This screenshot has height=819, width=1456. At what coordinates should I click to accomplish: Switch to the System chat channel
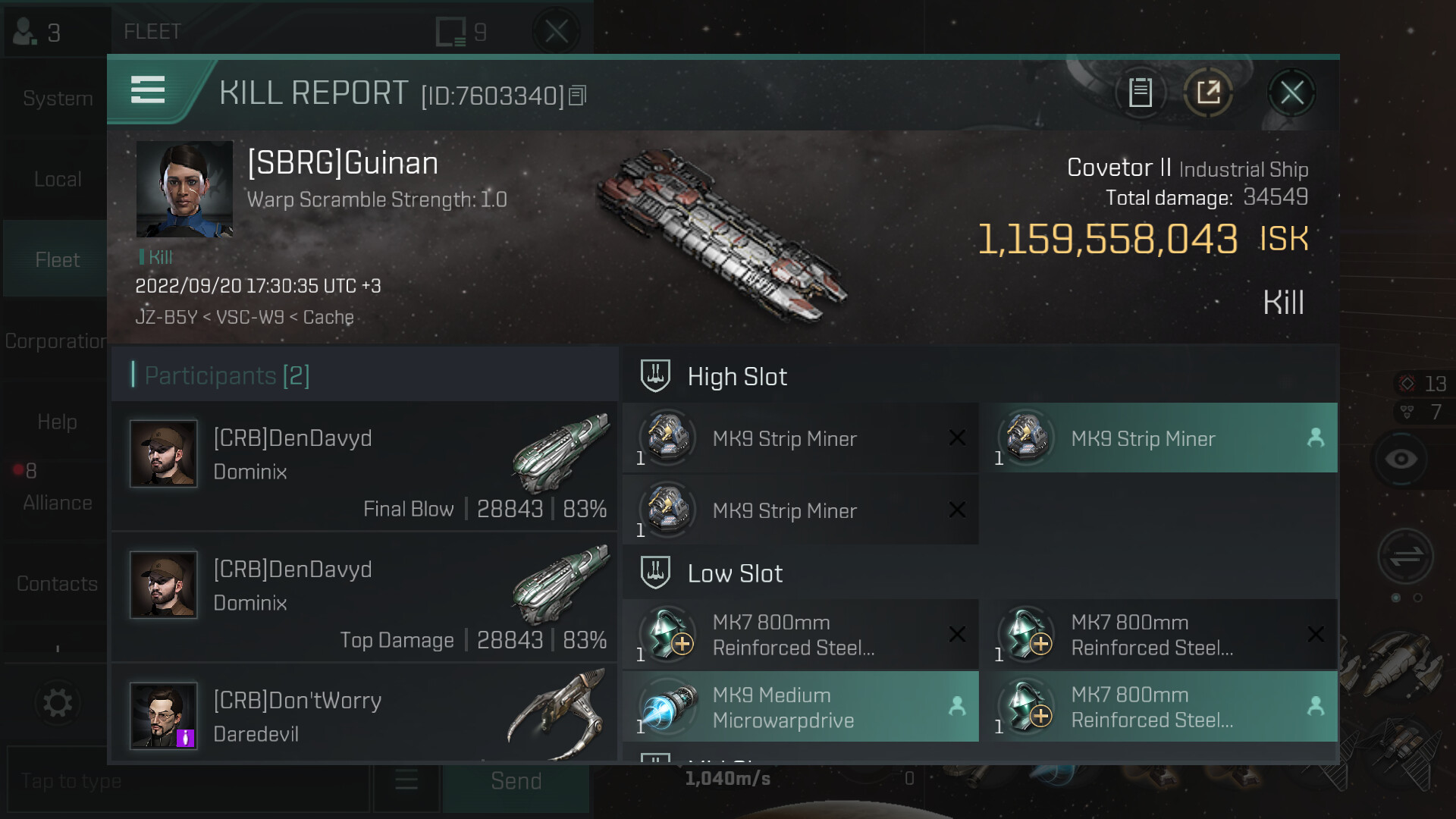pyautogui.click(x=57, y=99)
